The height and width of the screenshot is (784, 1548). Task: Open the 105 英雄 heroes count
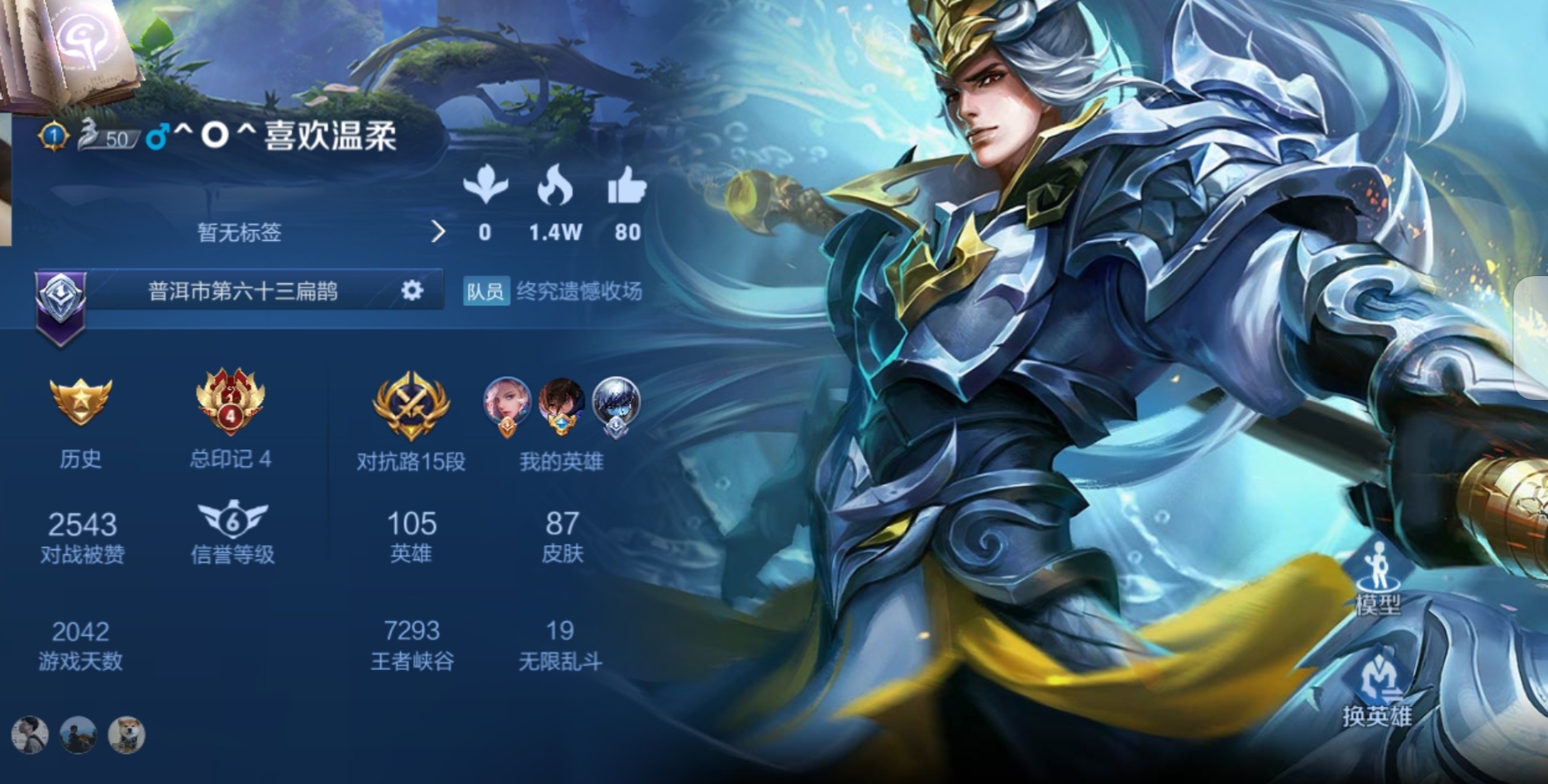pyautogui.click(x=411, y=535)
